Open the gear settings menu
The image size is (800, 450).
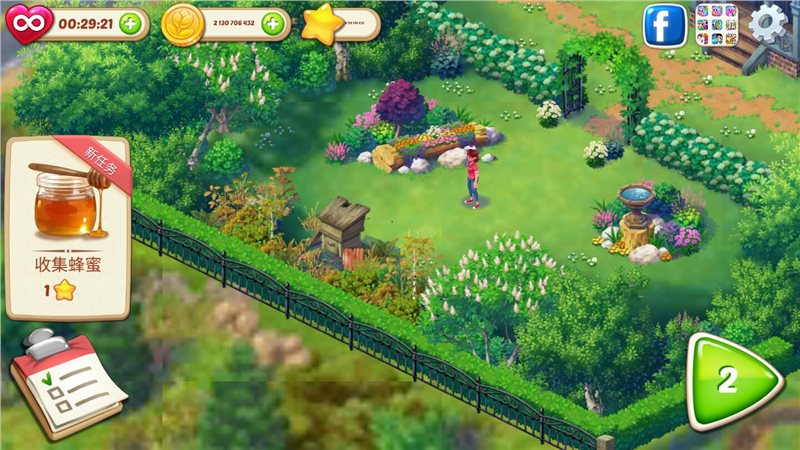[x=768, y=24]
